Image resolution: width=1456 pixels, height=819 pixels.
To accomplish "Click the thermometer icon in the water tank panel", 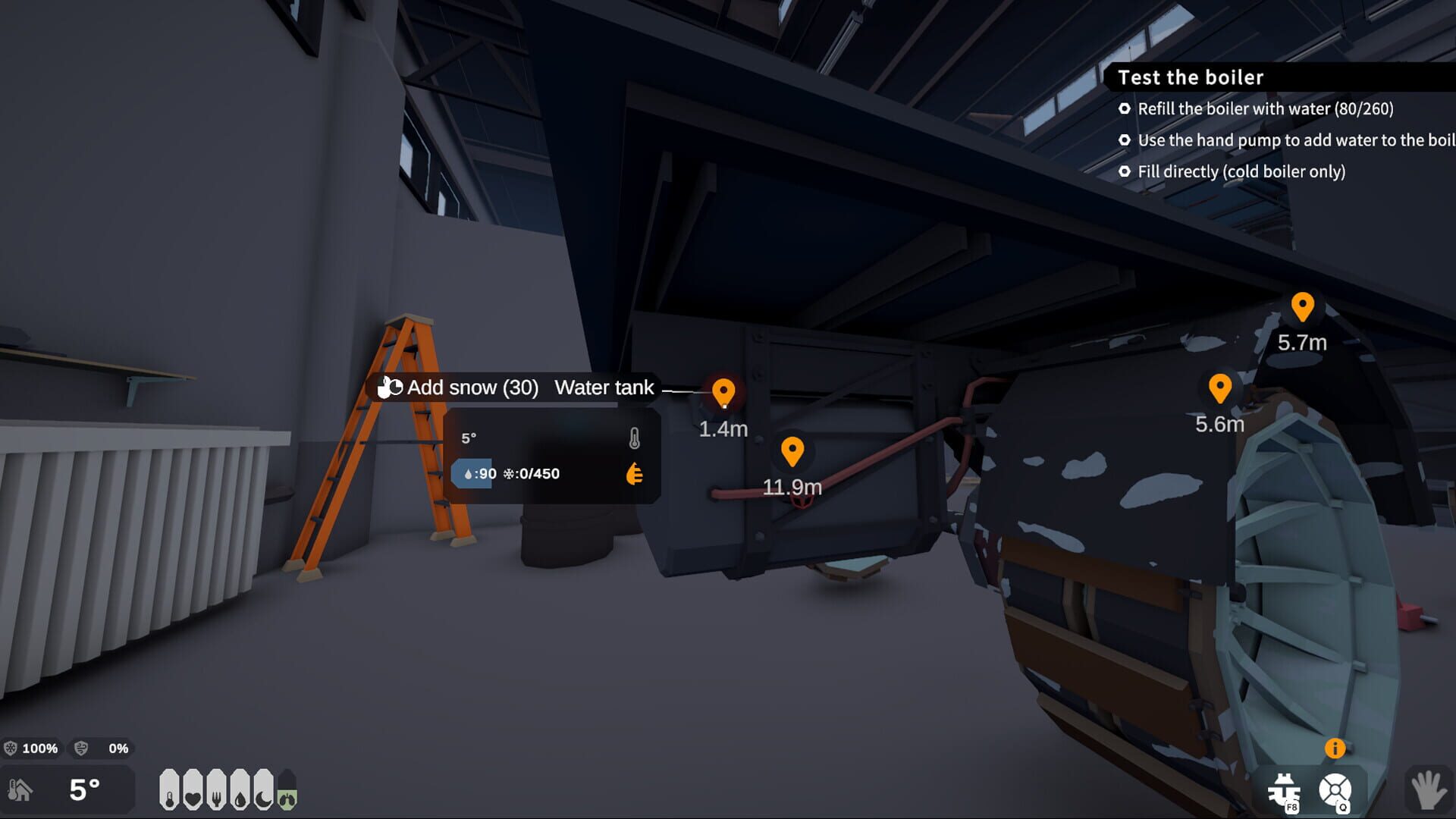I will click(x=635, y=438).
